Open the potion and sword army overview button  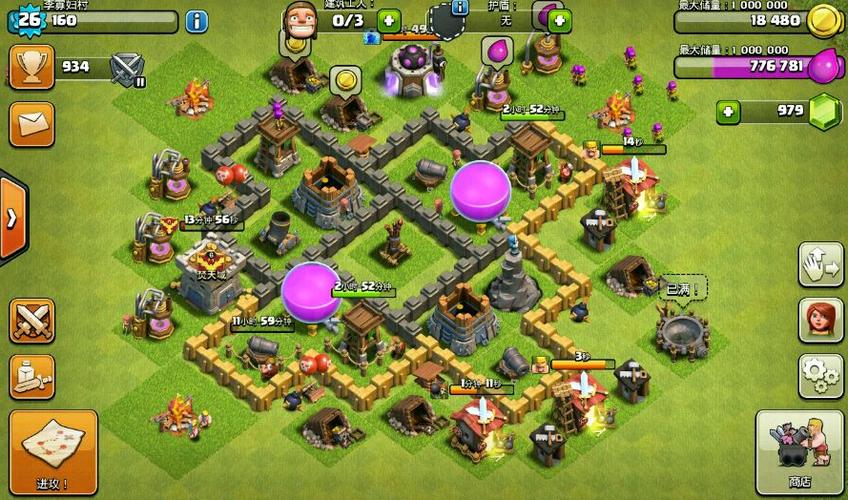pyautogui.click(x=31, y=376)
